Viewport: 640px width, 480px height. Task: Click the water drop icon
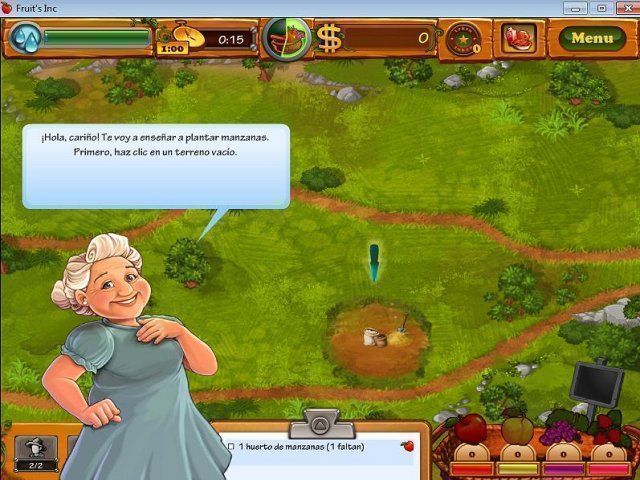pyautogui.click(x=25, y=39)
